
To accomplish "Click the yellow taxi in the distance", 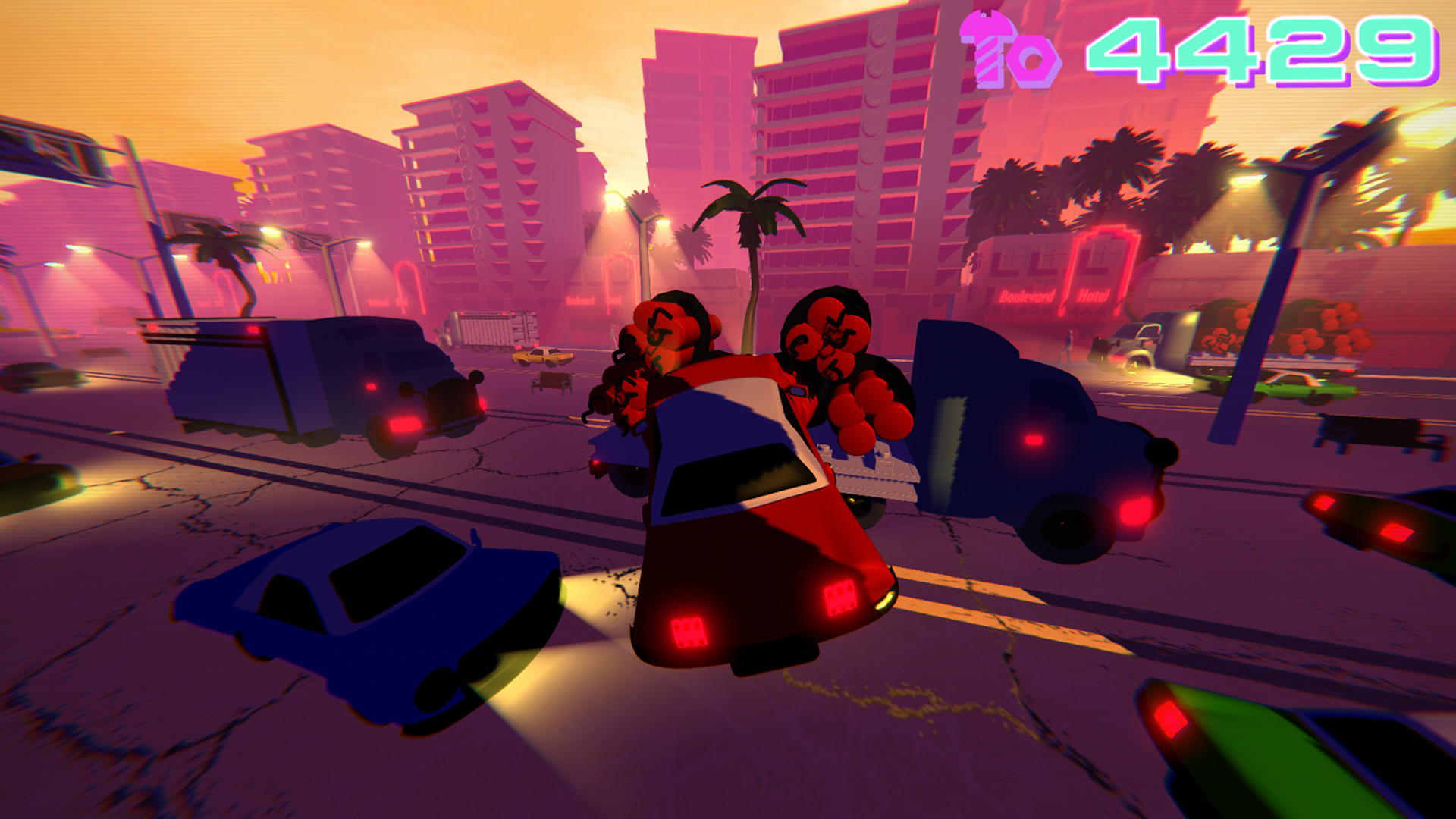I will [541, 356].
